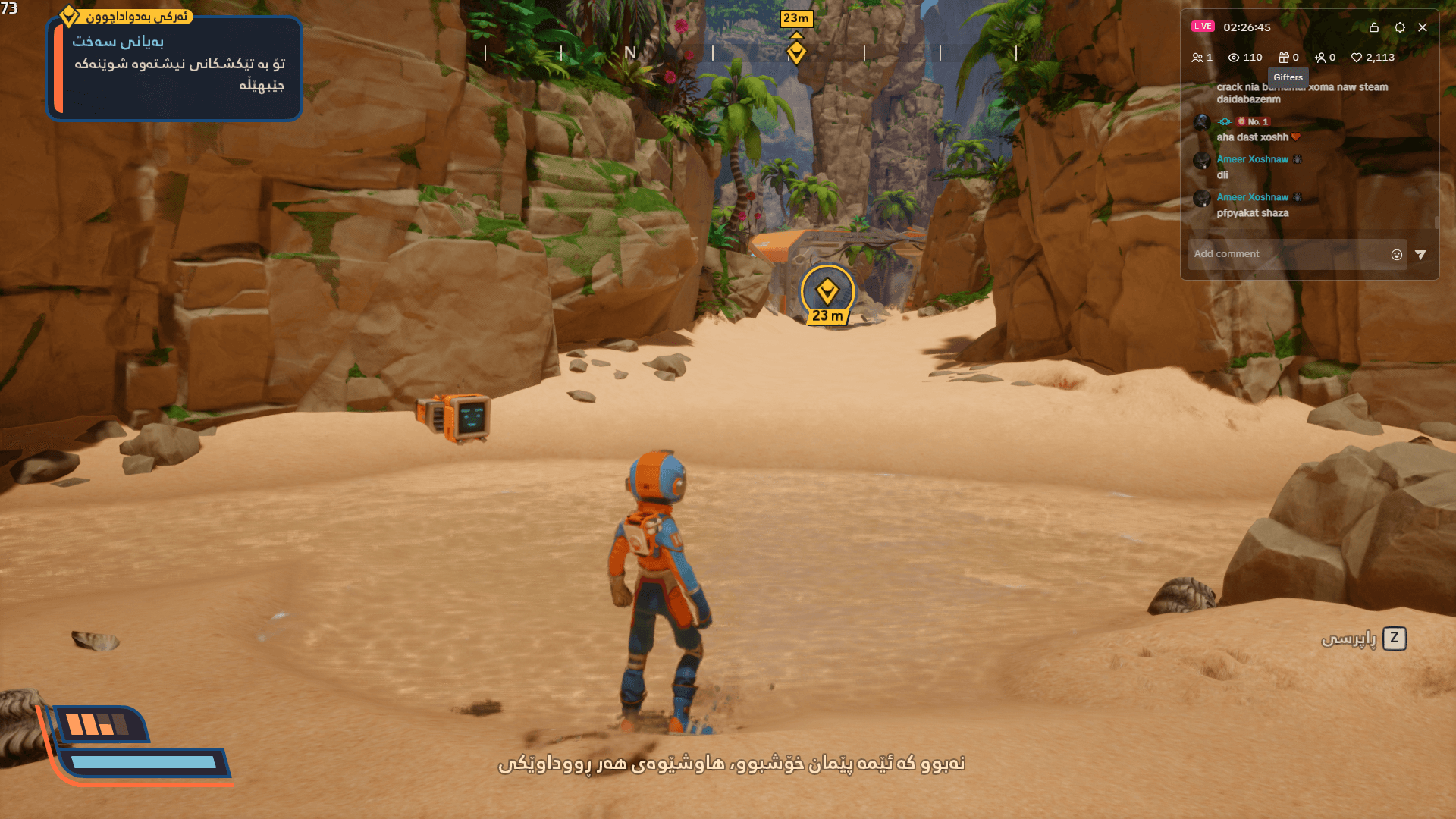Viewport: 1456px width, 819px height.
Task: Click the heart icon showing 2,113 likes
Action: click(x=1357, y=57)
